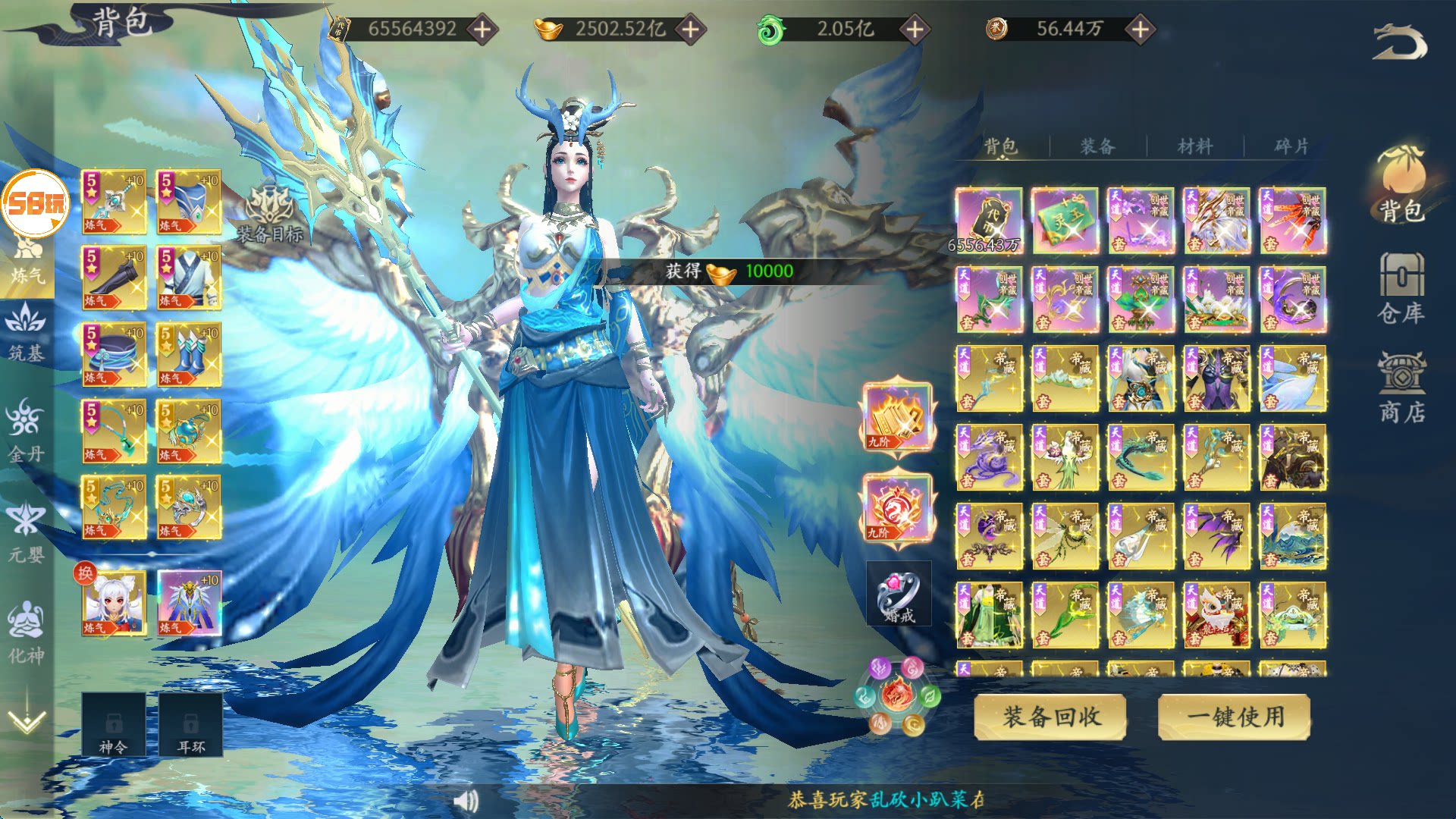Viewport: 1456px width, 819px height.
Task: Return using the dragon back arrow
Action: point(1399,42)
